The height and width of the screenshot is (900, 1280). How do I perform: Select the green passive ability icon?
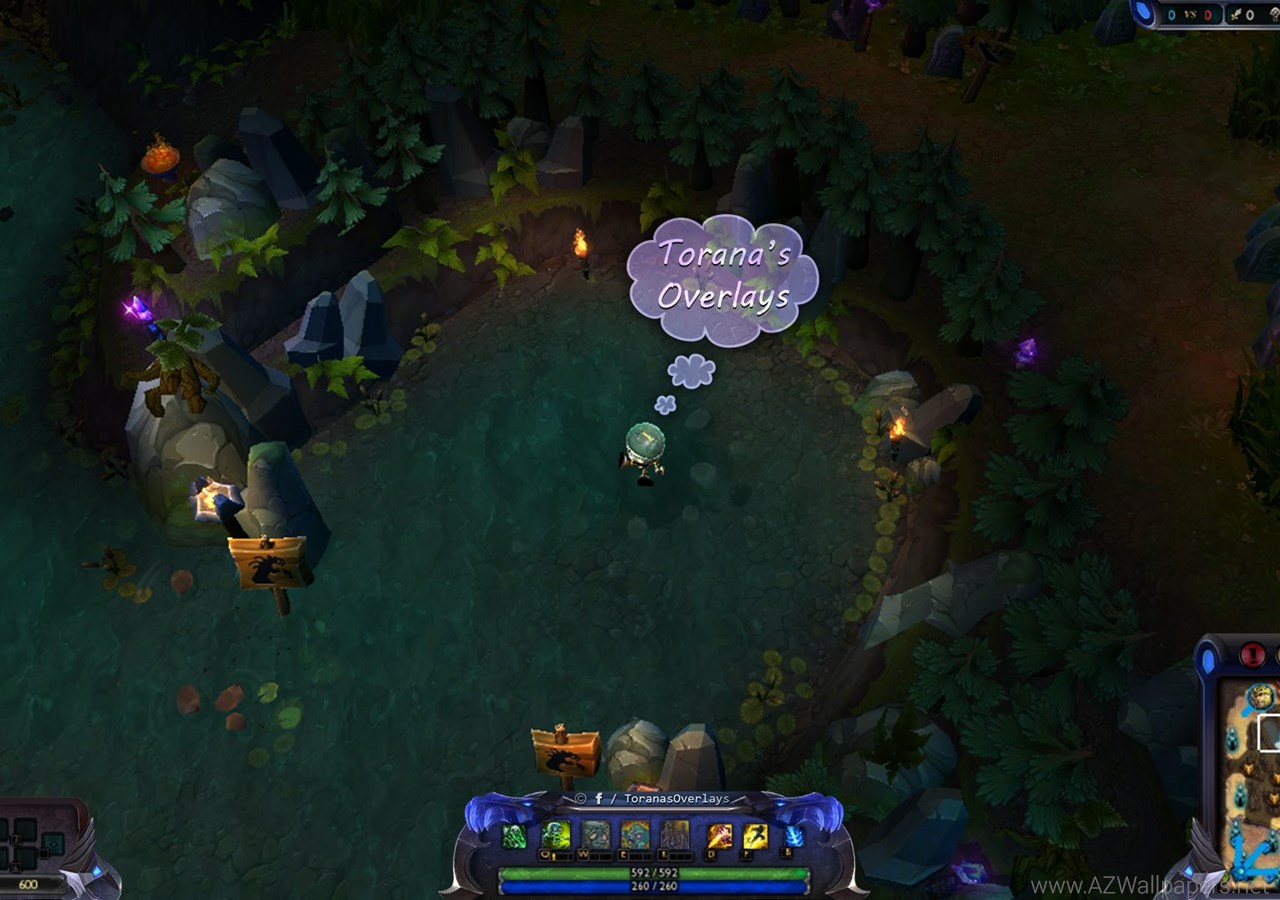(514, 836)
